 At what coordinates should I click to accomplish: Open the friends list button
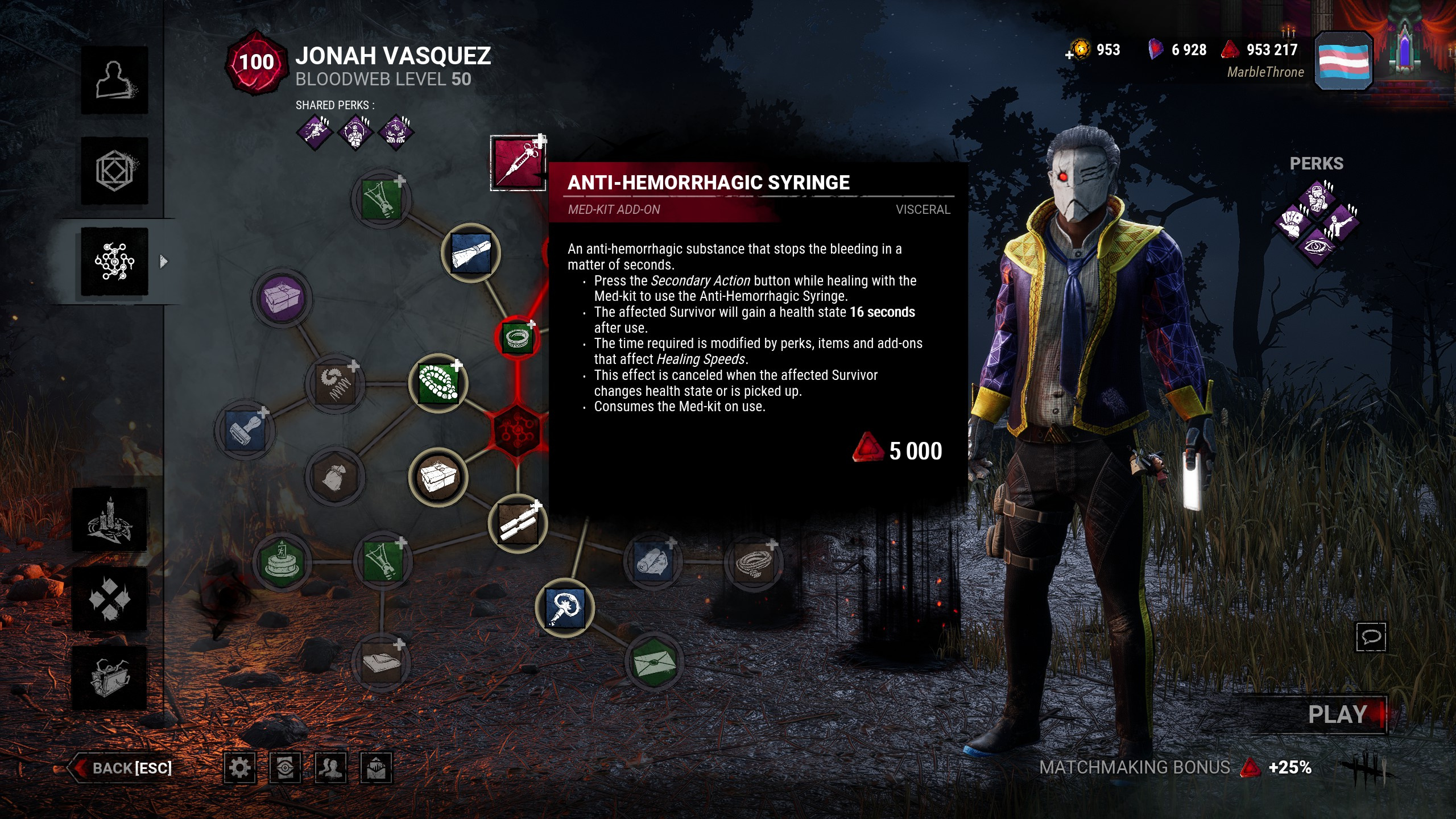point(330,768)
